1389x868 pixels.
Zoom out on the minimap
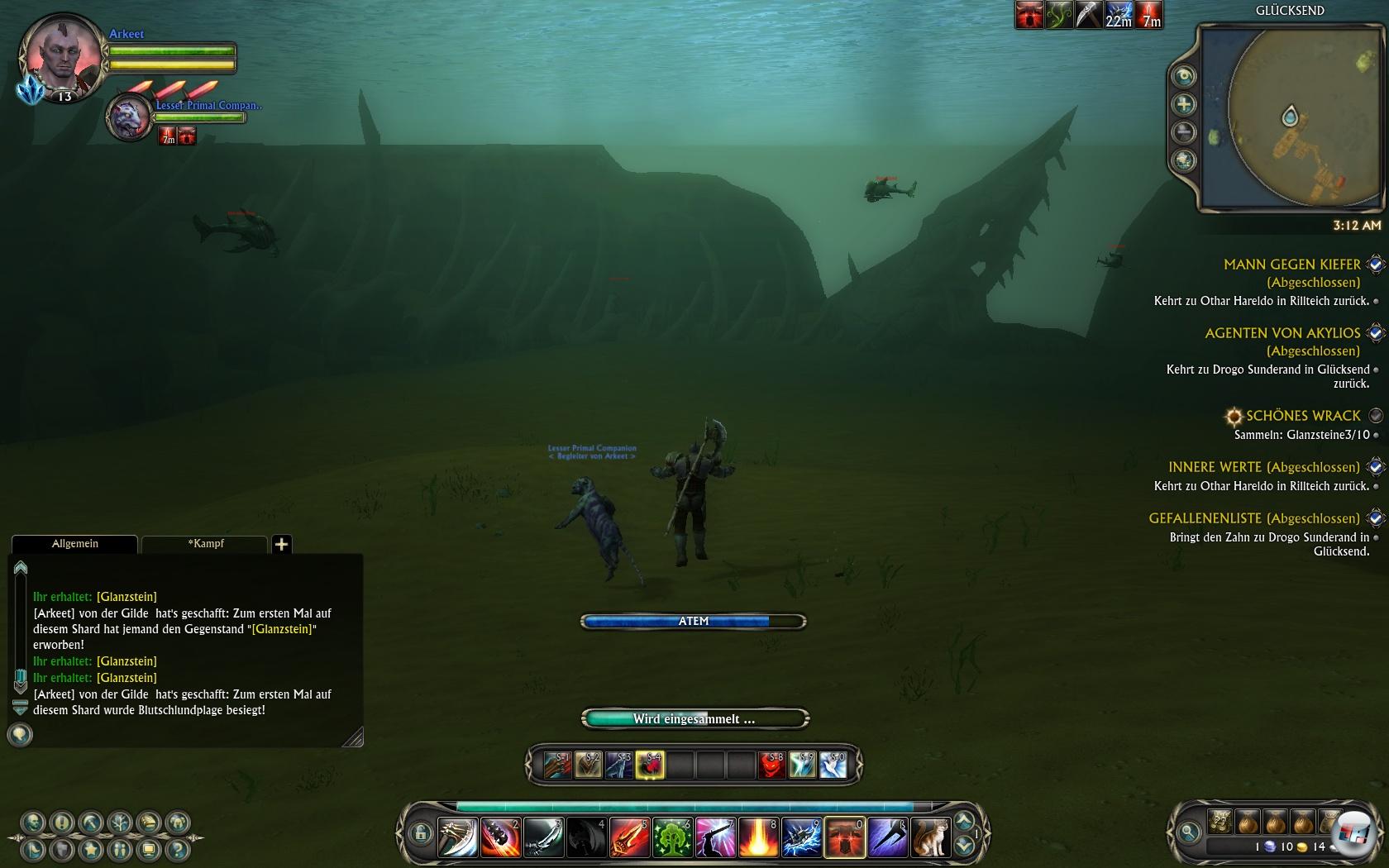click(x=1185, y=132)
